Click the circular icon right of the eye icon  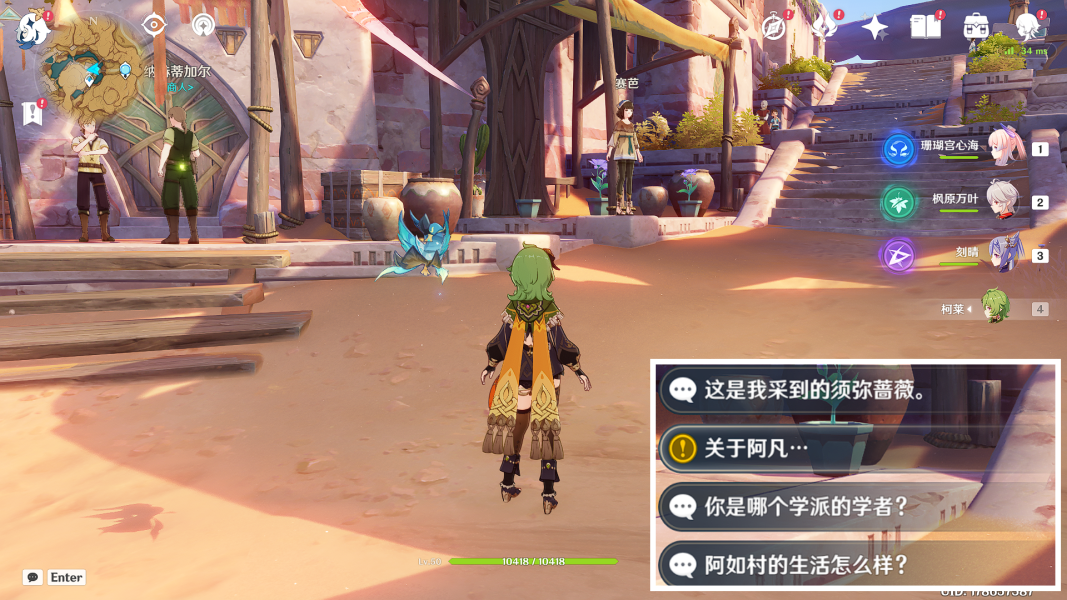coord(203,26)
